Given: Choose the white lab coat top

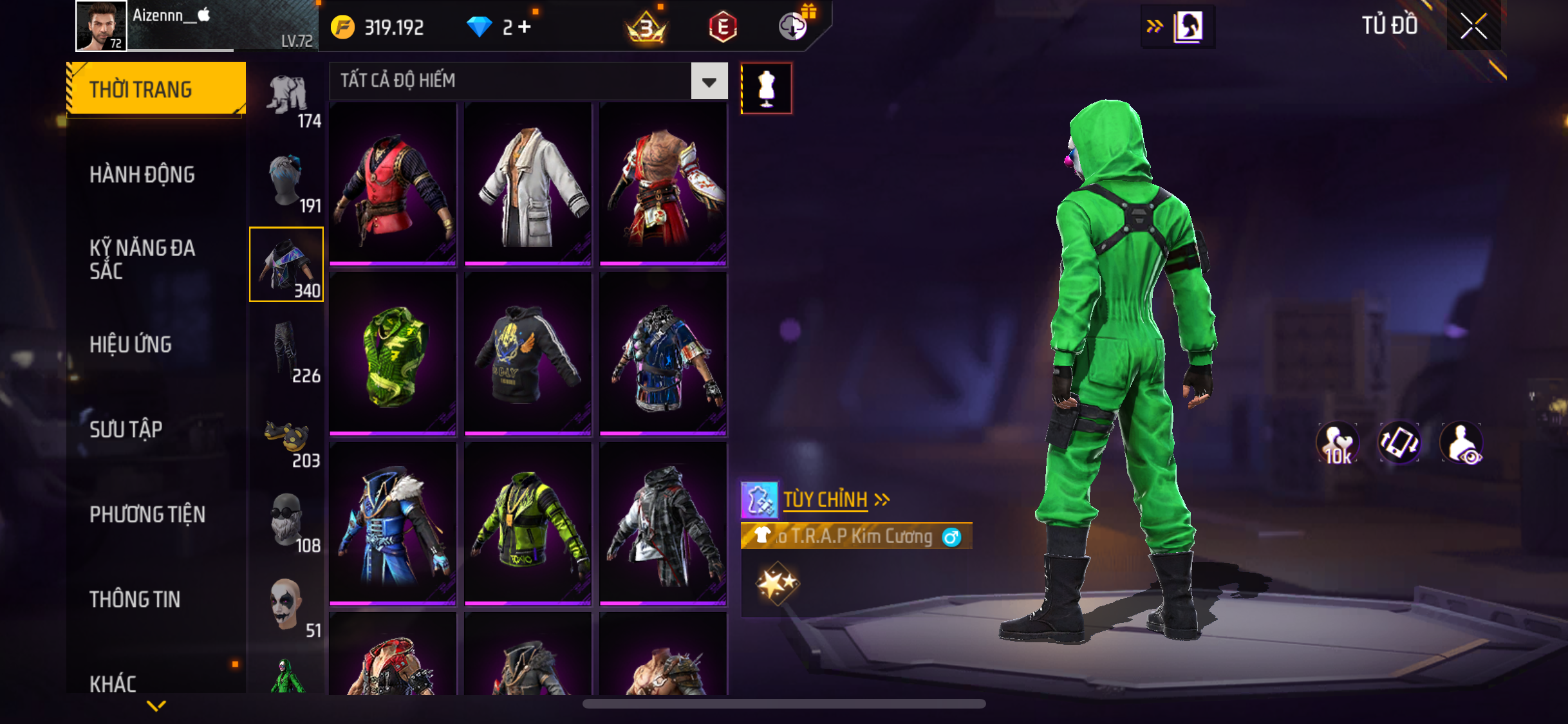Looking at the screenshot, I should (528, 183).
